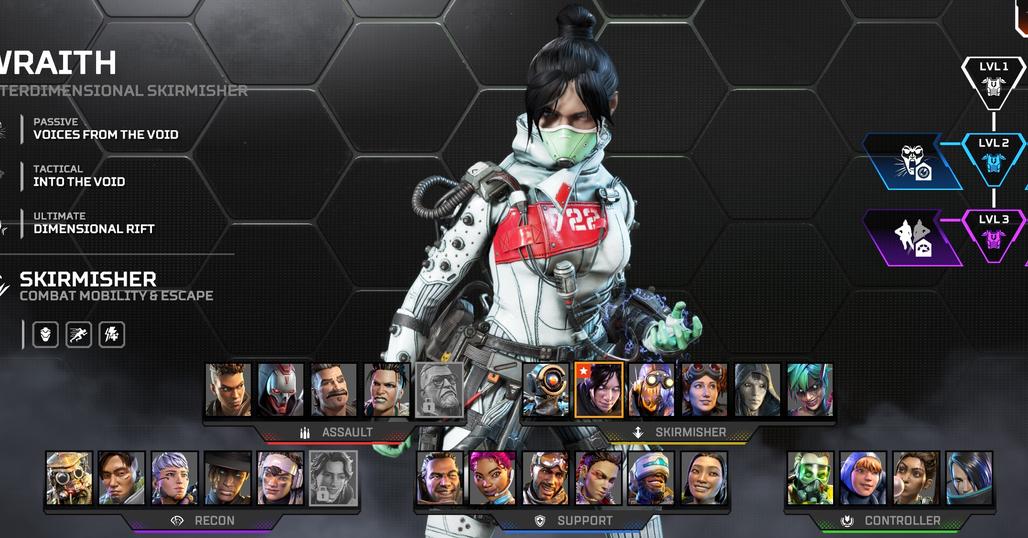Select the highlighted Wraith portrait
Screen dimensions: 1028x538
pos(599,390)
